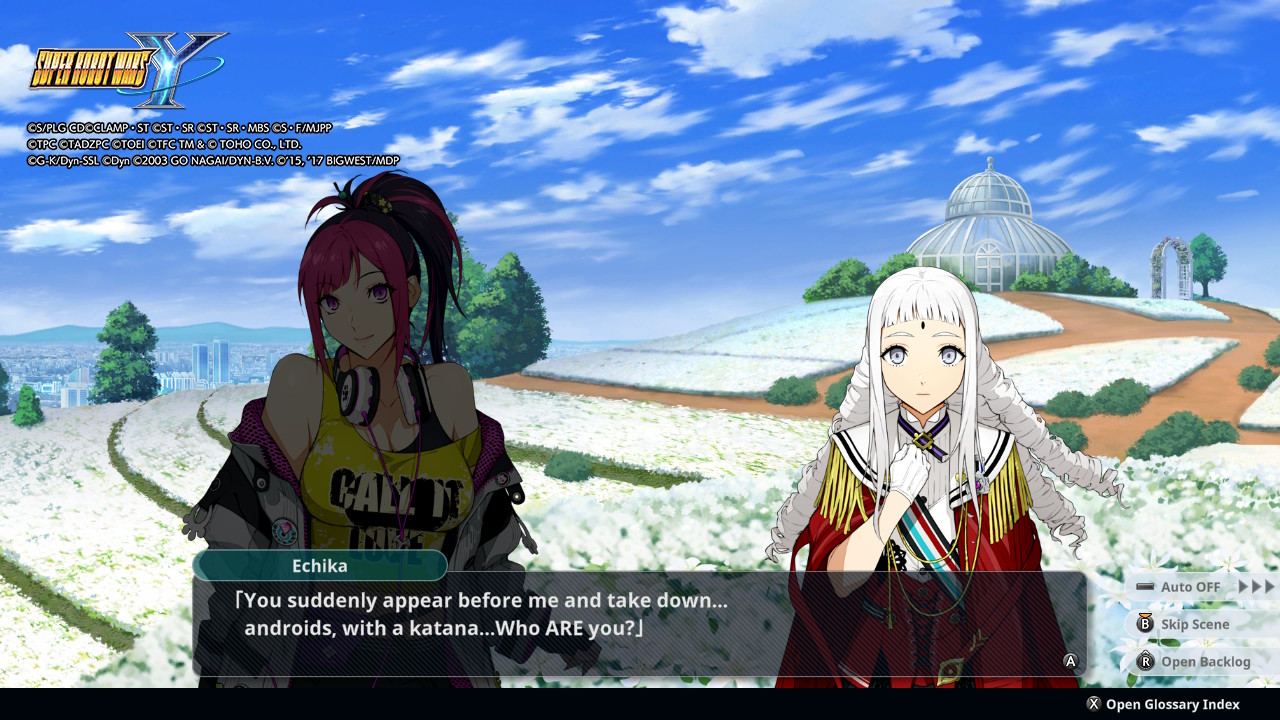Activate the fast-forward triple arrows
Screen dimensions: 1280x720
point(1256,587)
